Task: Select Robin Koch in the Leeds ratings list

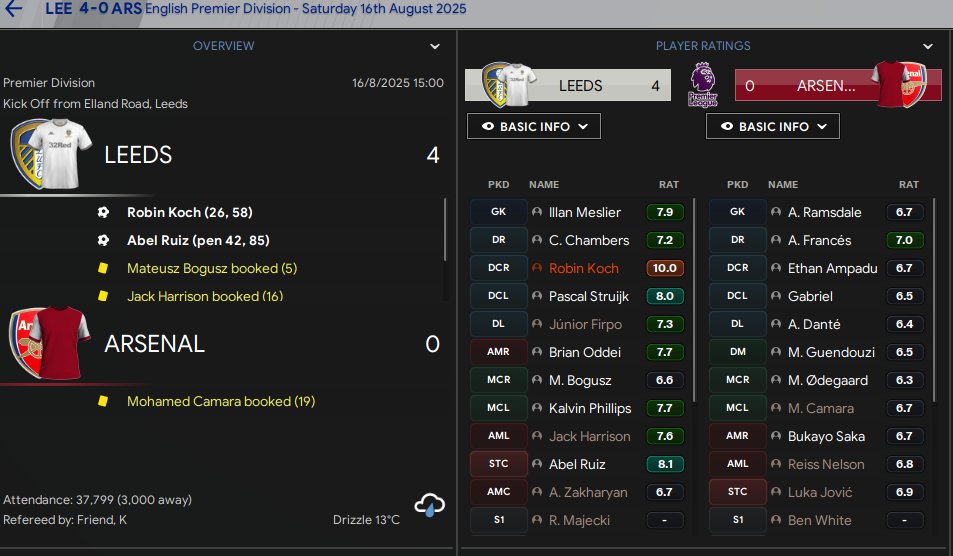Action: click(584, 268)
